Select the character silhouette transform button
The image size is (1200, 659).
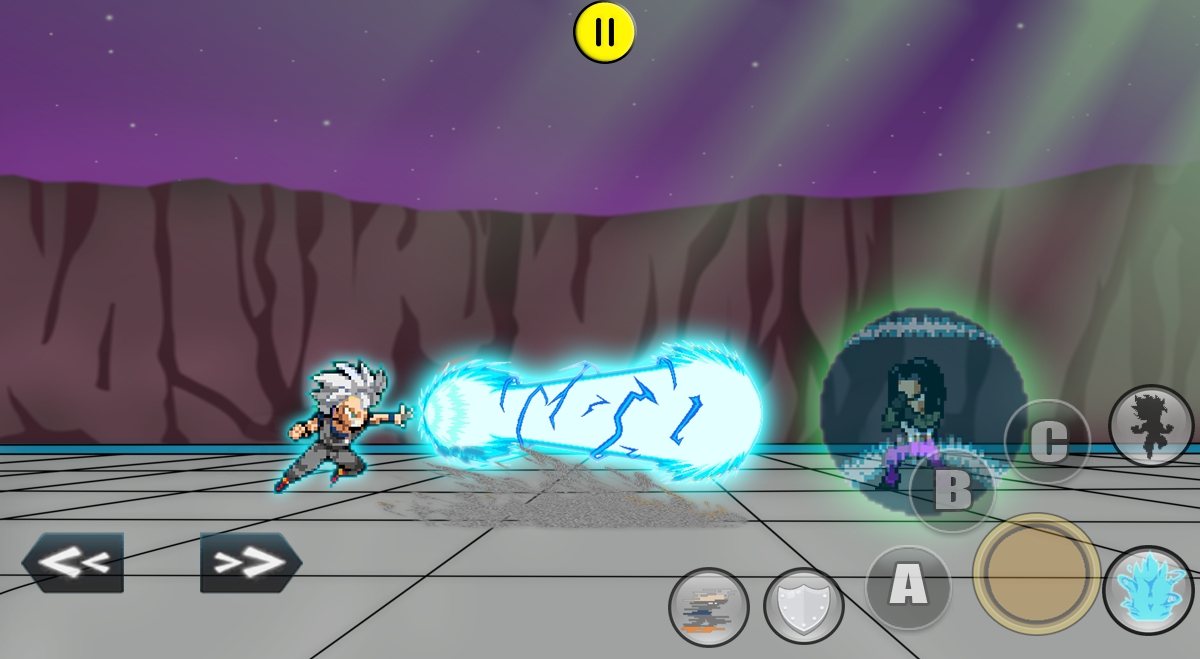tap(1152, 425)
